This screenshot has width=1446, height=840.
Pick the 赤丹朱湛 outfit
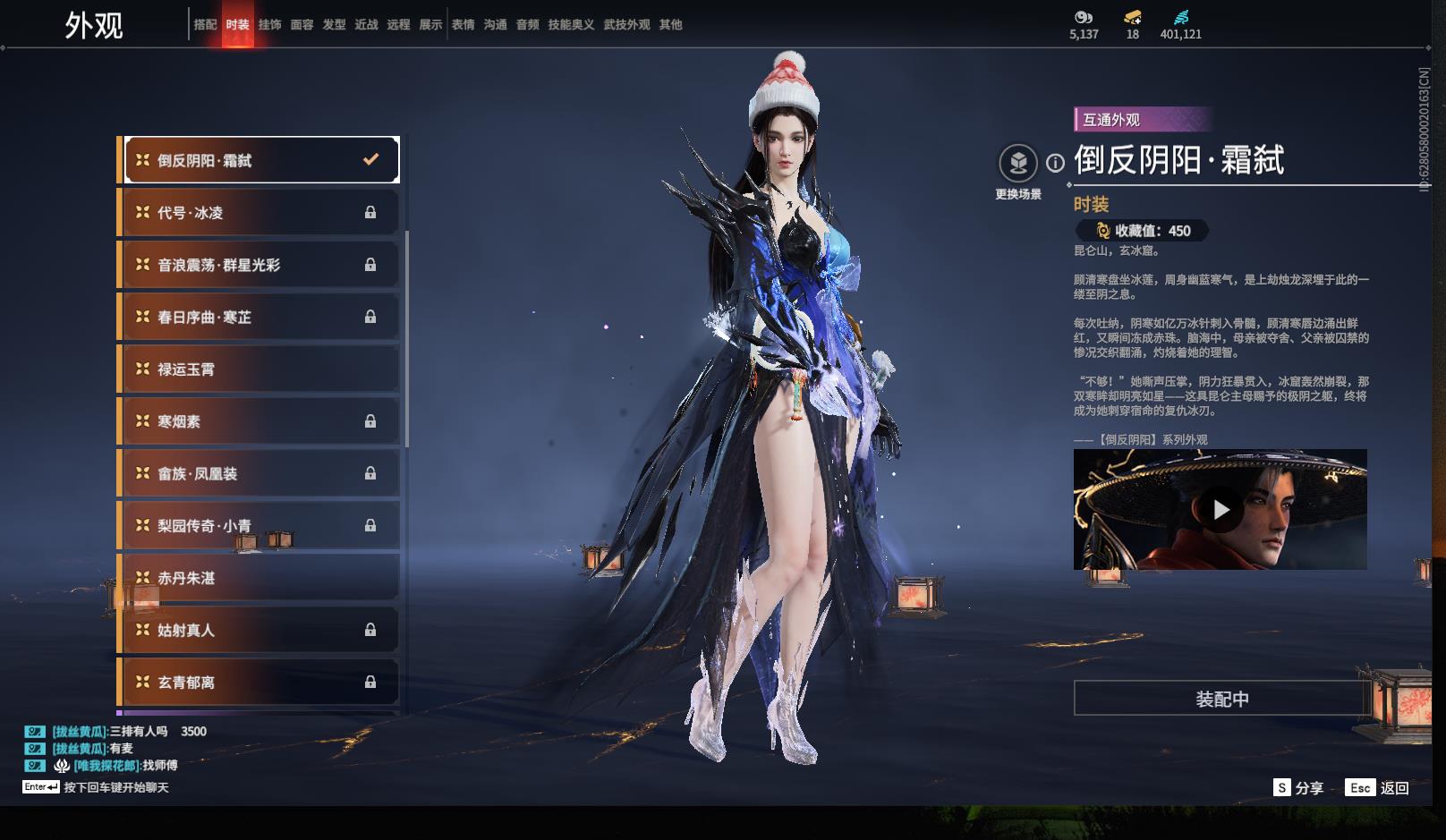[x=258, y=579]
